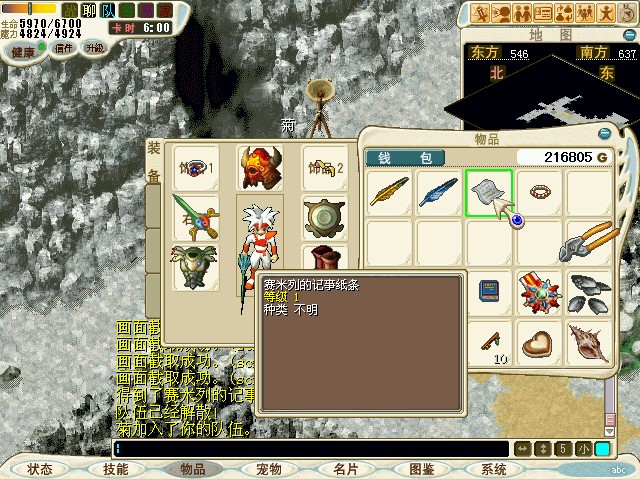
Task: Select the conch shell item
Action: pos(590,341)
